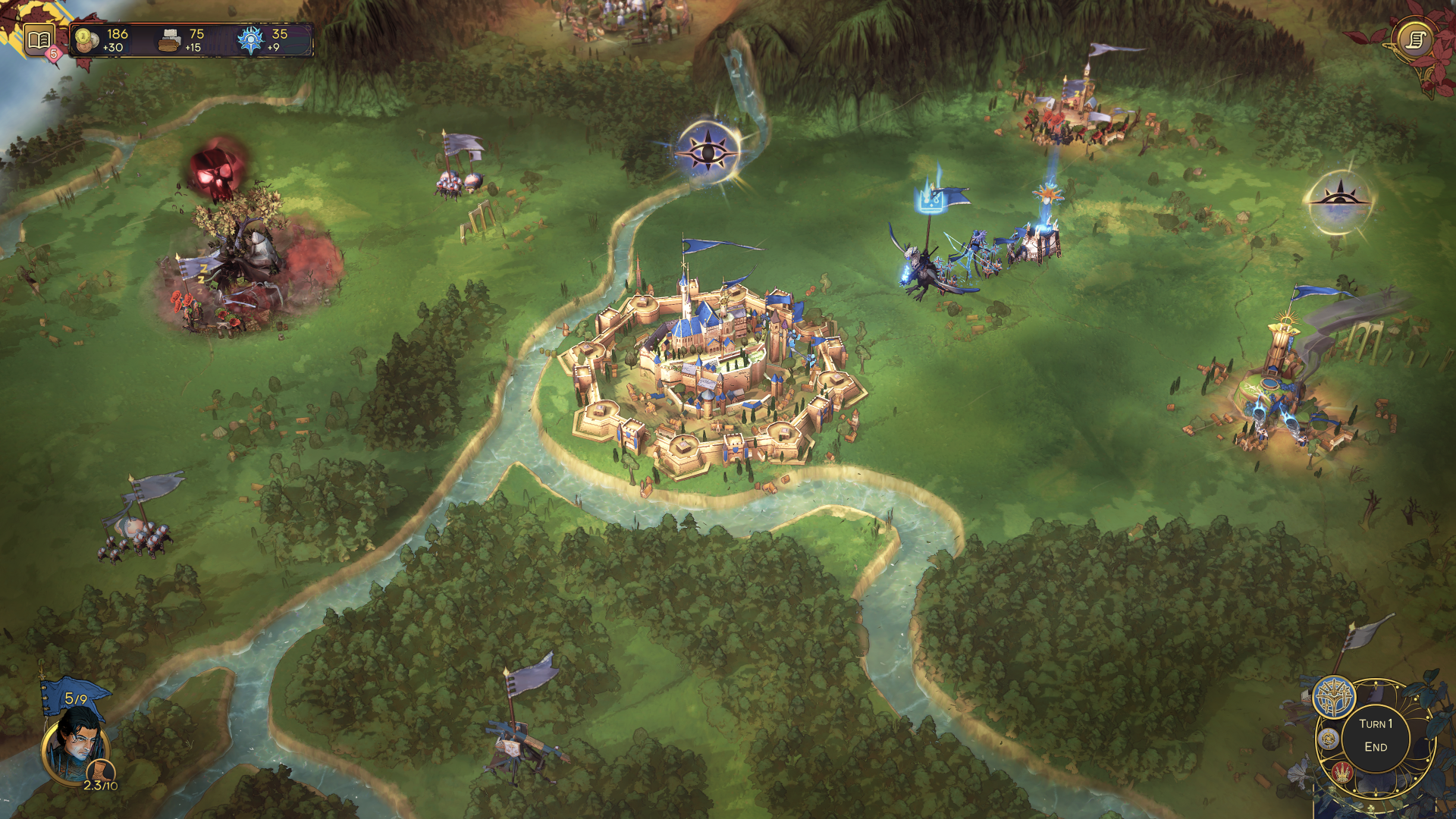The width and height of the screenshot is (1456, 819).
Task: Click the red crown emblem
Action: [1342, 773]
